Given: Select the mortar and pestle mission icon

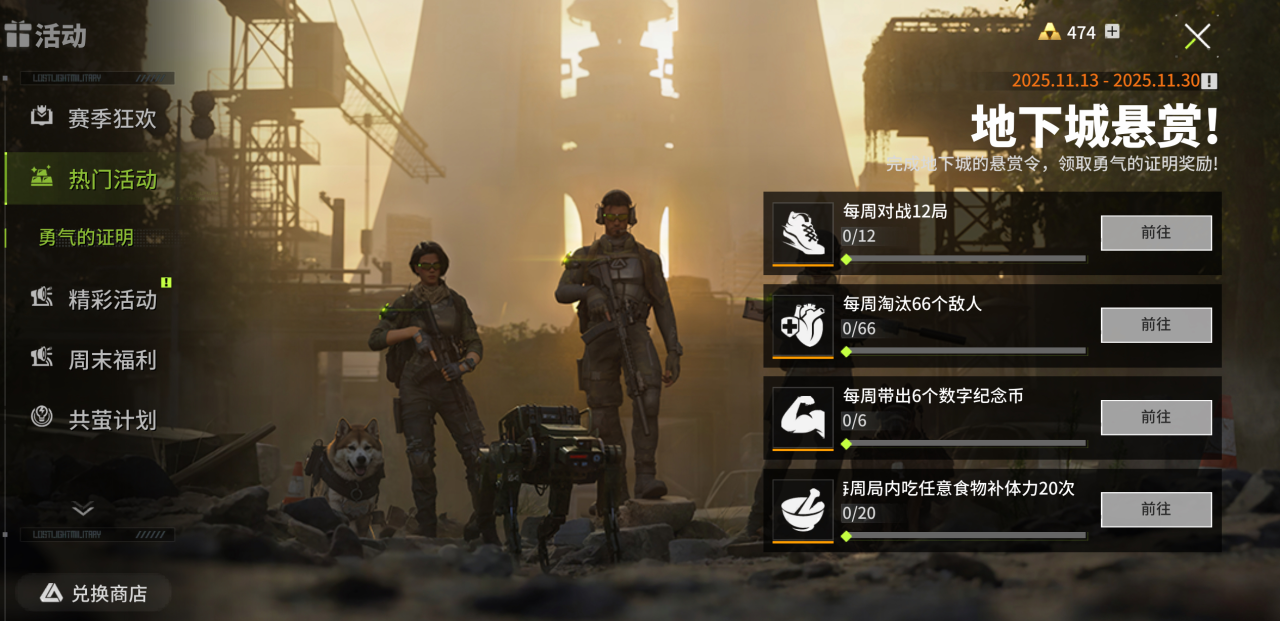Looking at the screenshot, I should click(803, 510).
